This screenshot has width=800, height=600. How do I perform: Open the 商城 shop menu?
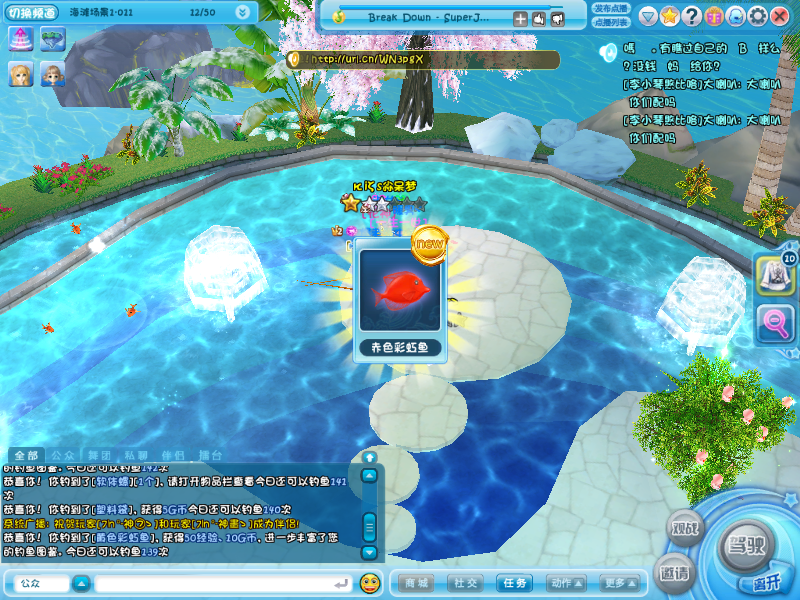tap(417, 583)
